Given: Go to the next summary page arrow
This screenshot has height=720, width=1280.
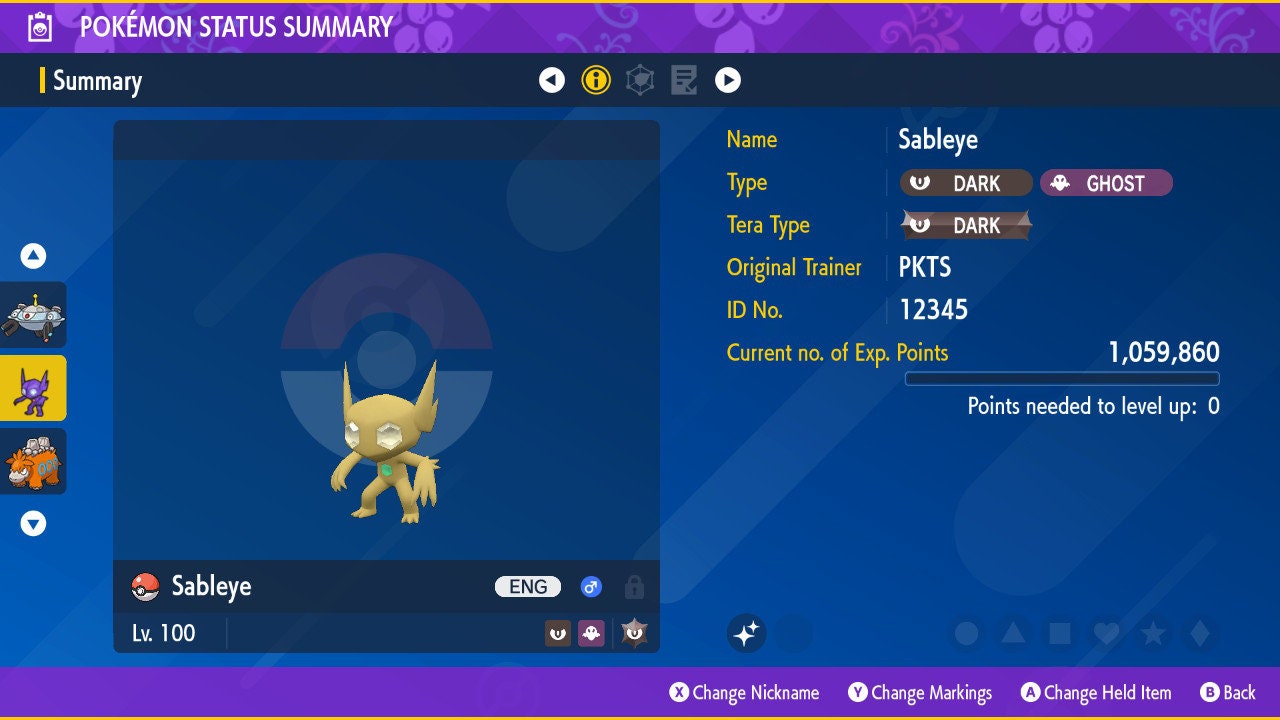Looking at the screenshot, I should point(728,80).
